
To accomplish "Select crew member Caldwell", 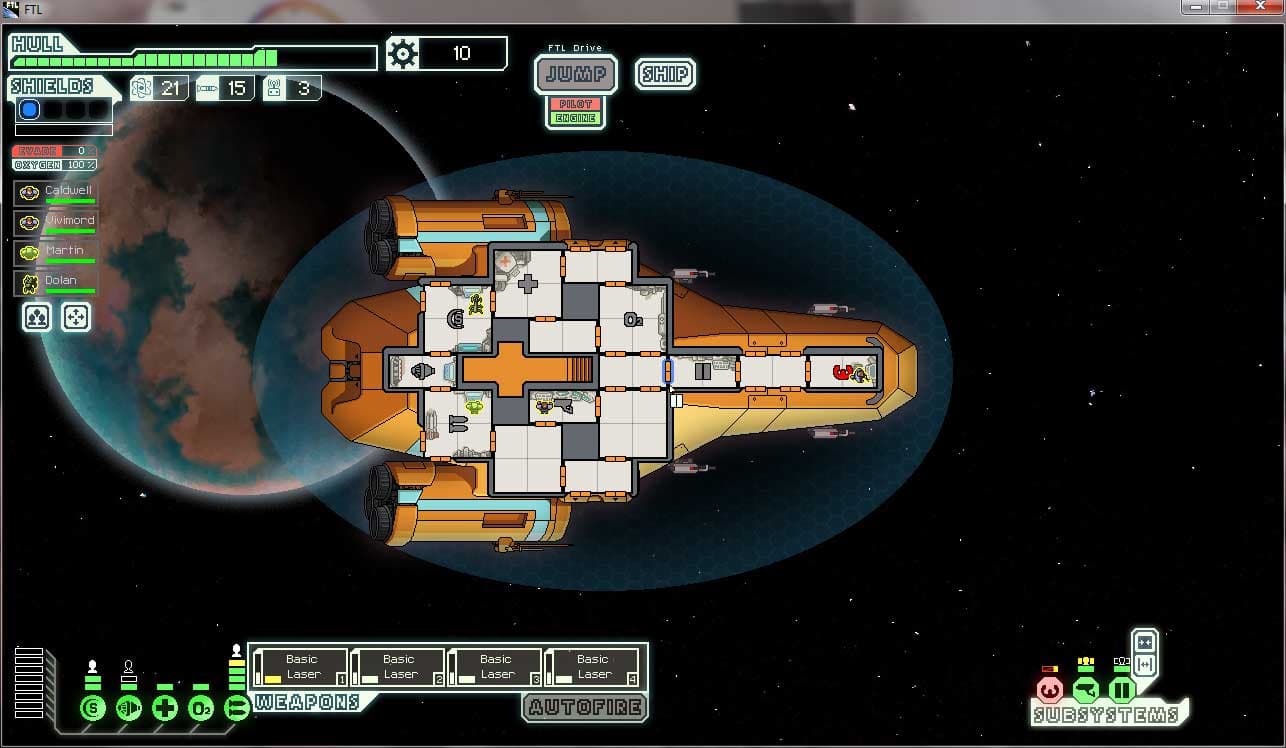I will [56, 193].
